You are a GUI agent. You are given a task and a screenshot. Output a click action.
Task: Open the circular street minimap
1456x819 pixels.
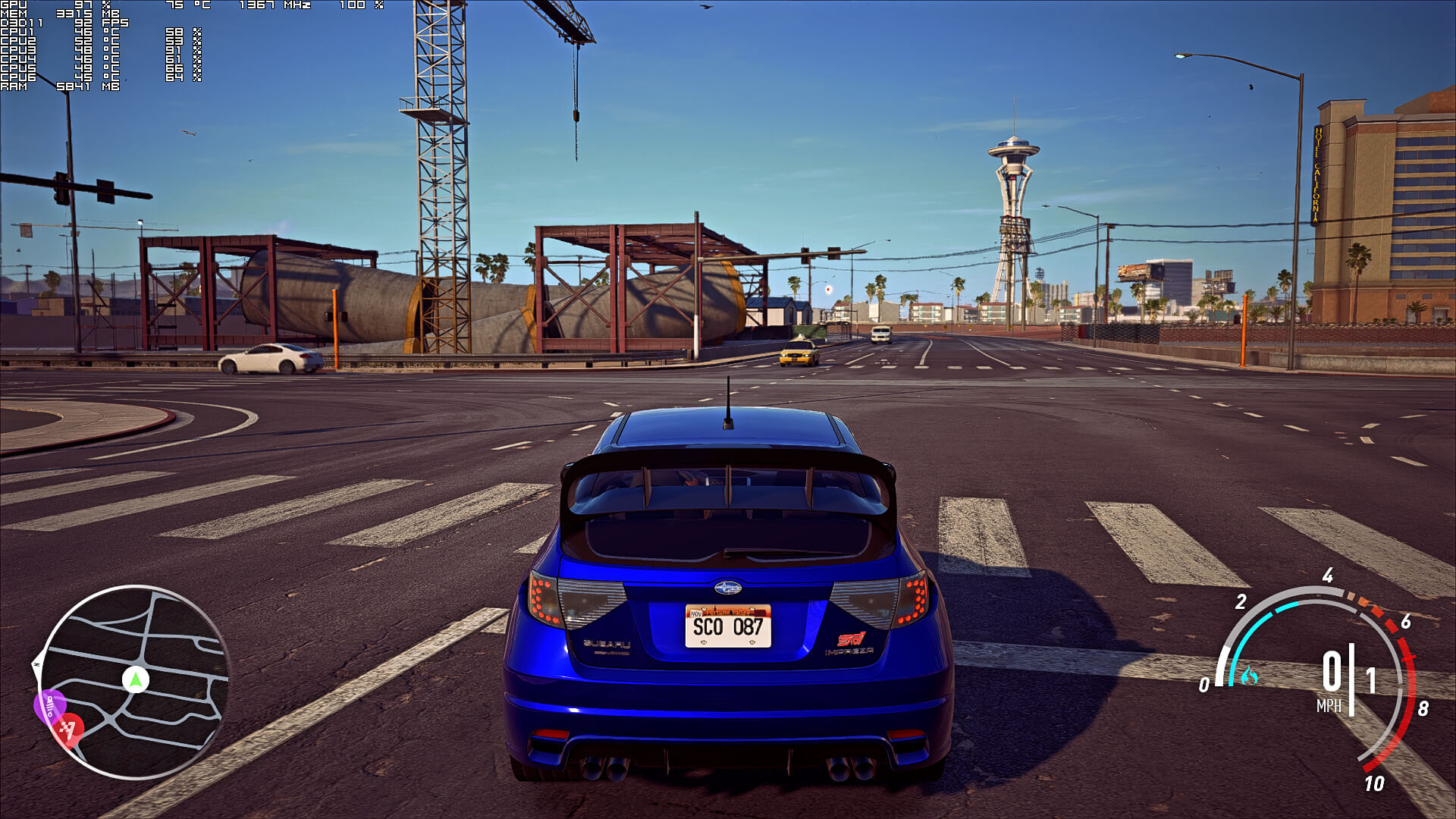coord(134,682)
